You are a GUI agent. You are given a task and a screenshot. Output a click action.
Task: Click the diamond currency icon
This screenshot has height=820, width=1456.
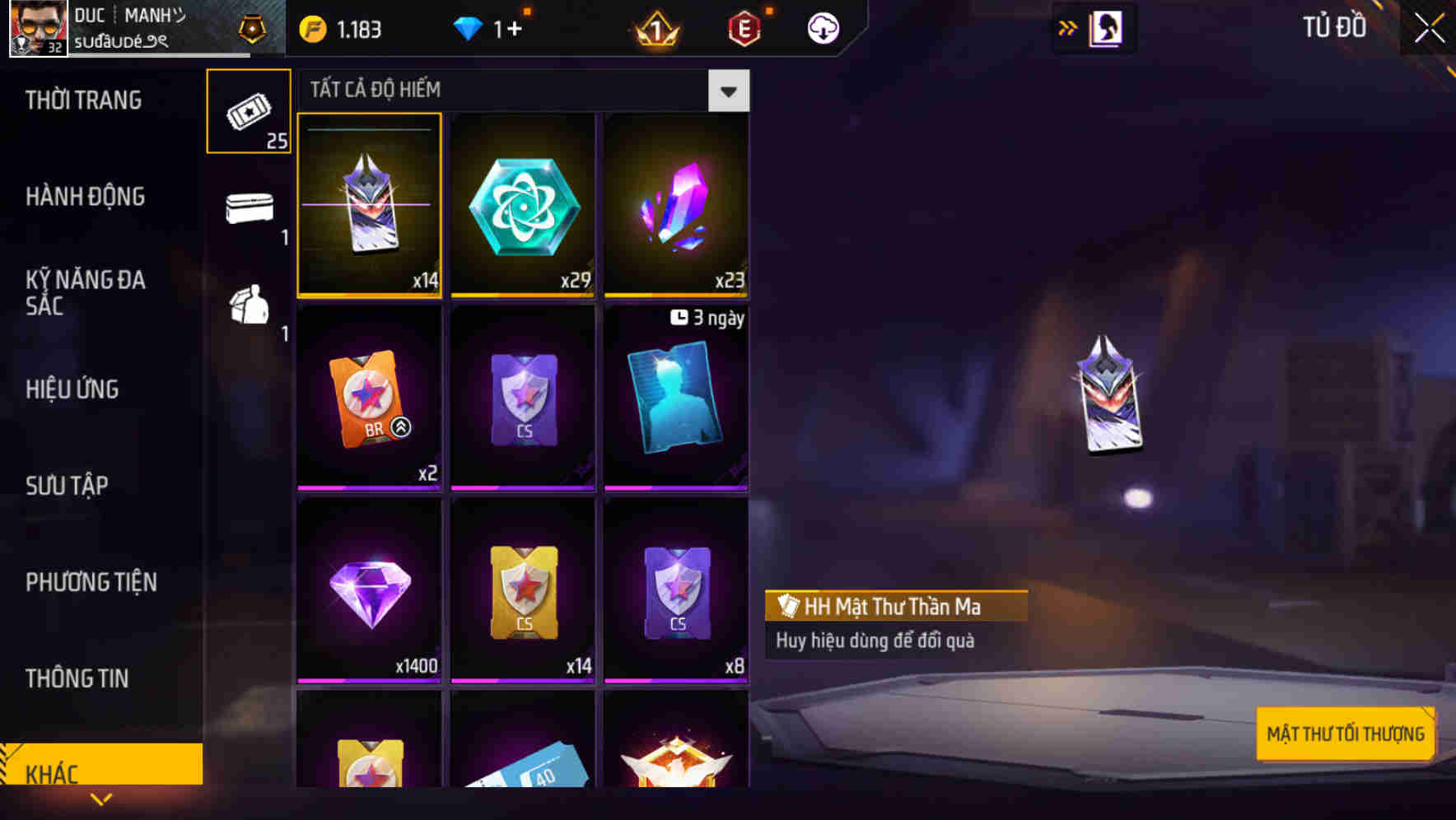[x=469, y=29]
